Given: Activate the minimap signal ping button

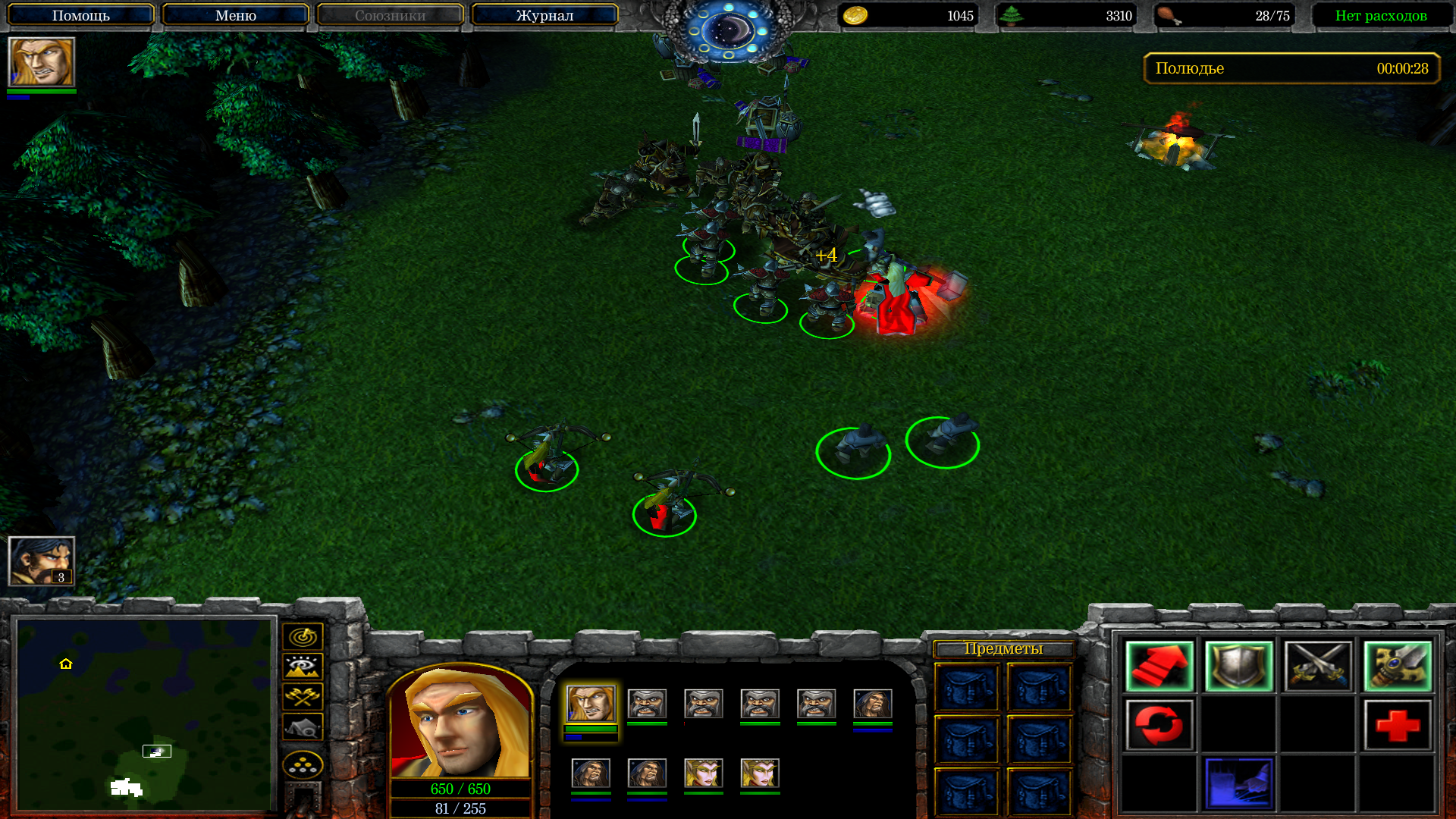Looking at the screenshot, I should pos(303,636).
